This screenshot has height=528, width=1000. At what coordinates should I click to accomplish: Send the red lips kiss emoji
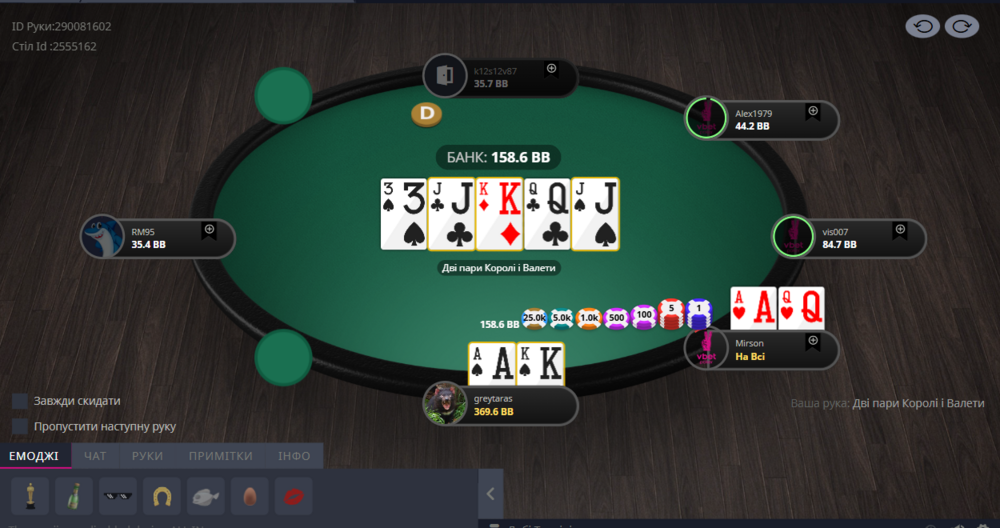pos(294,495)
